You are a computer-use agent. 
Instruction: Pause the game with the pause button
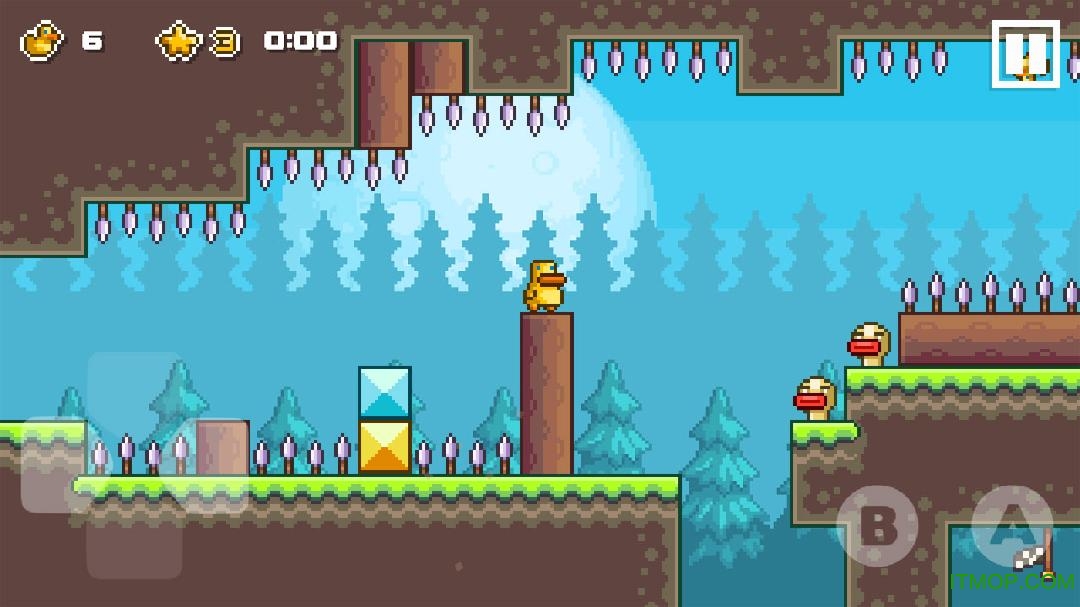[1025, 54]
